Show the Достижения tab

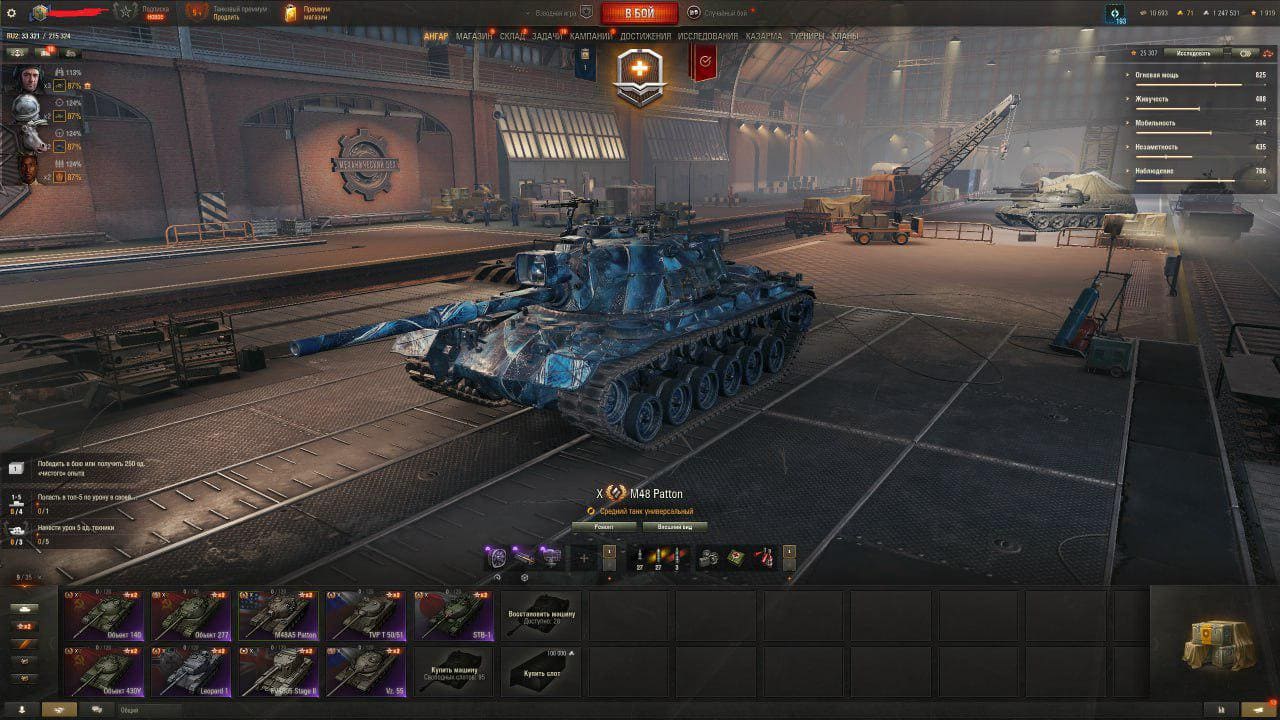point(645,36)
